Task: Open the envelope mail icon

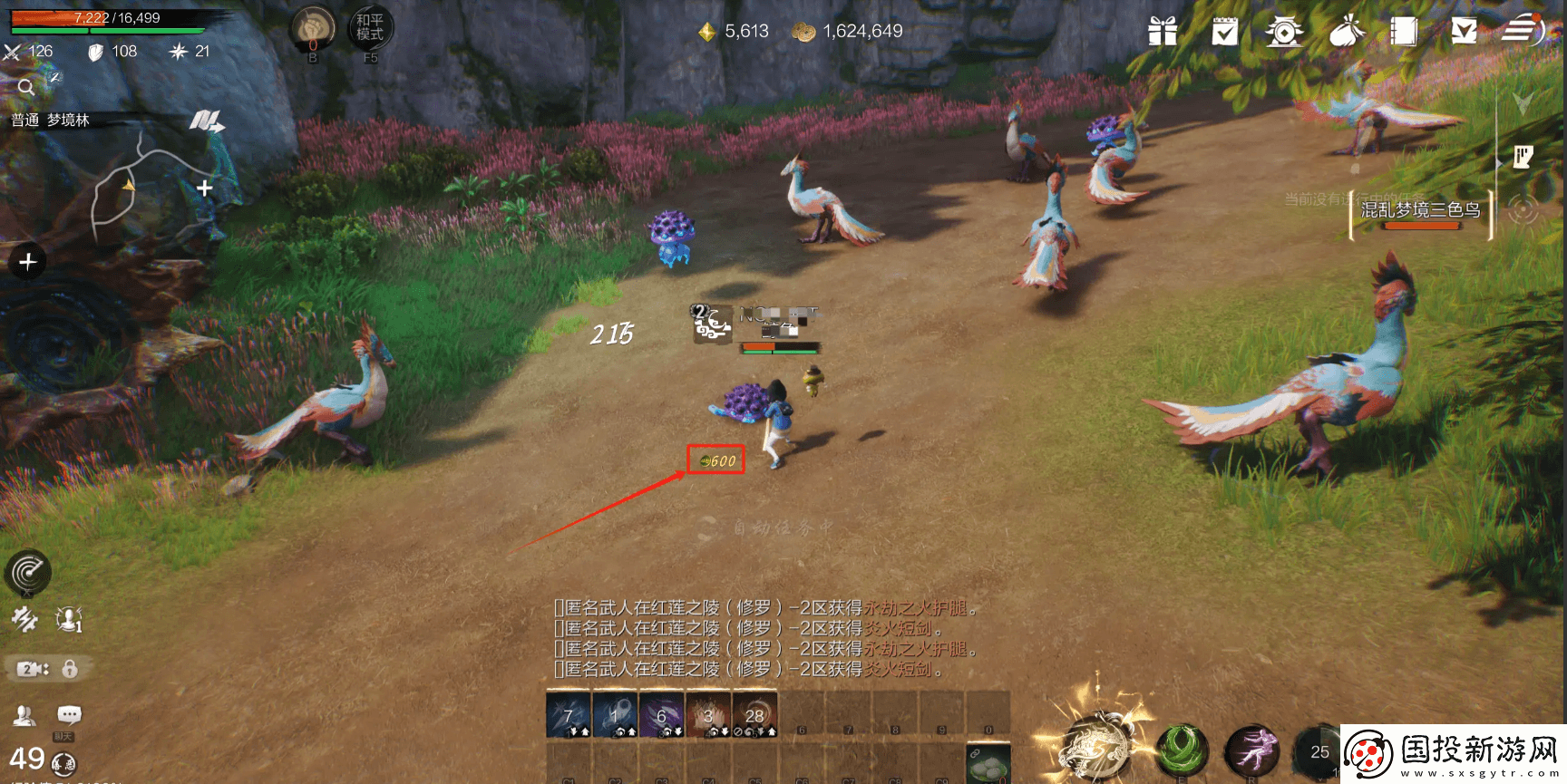Action: click(1464, 32)
